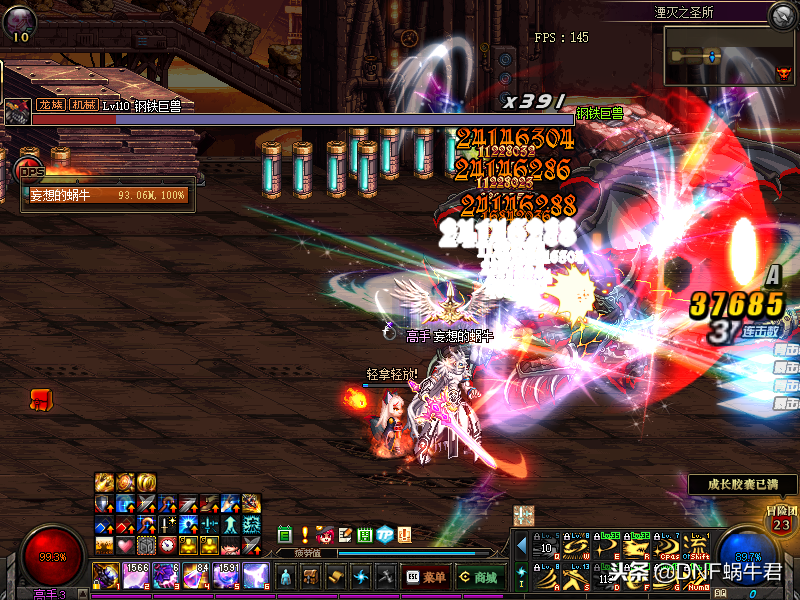Open the treasure chest inventory icon
Screen dimensions: 800x600
(x=311, y=577)
